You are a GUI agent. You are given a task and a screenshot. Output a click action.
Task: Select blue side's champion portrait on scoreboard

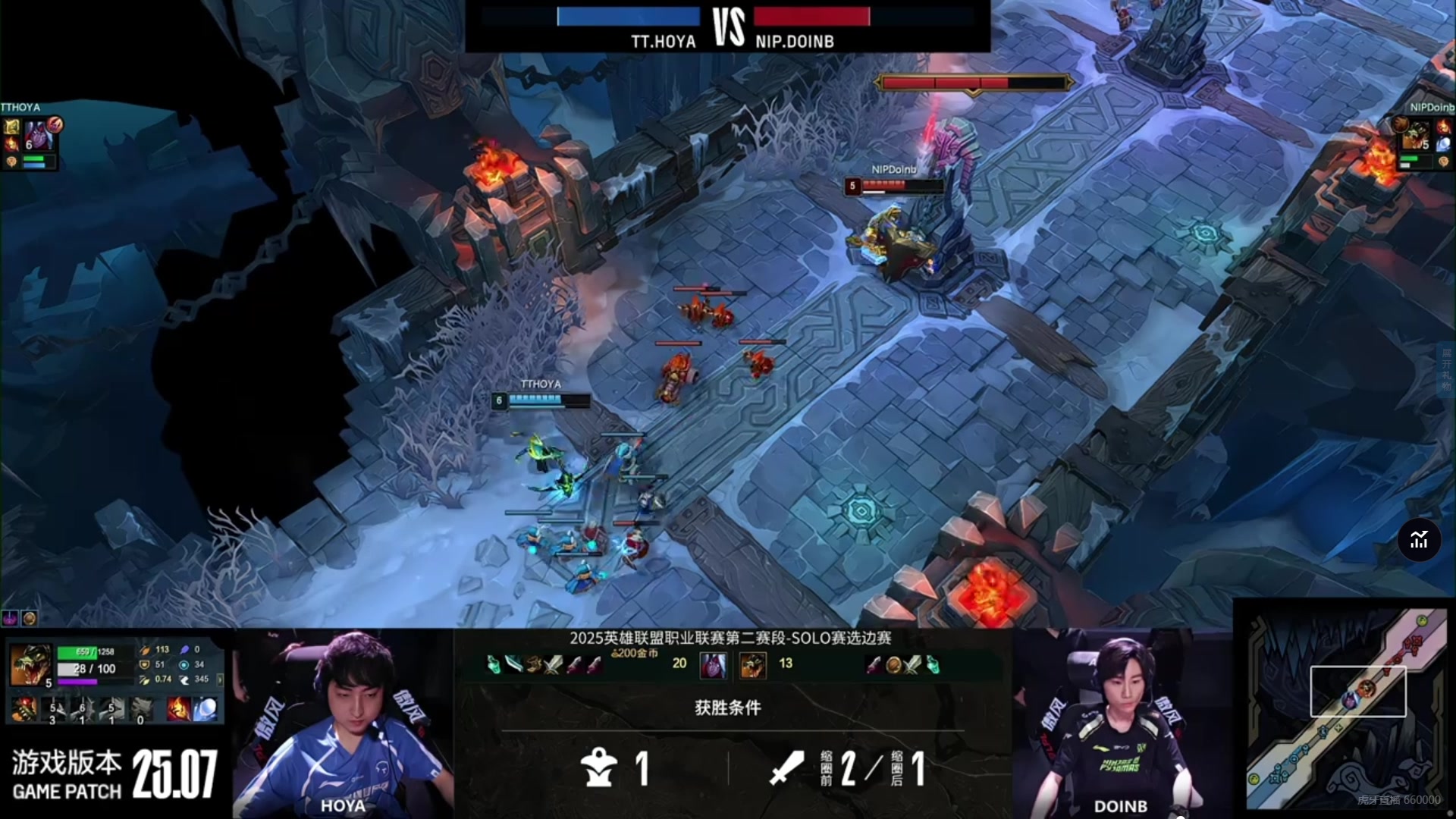click(713, 665)
